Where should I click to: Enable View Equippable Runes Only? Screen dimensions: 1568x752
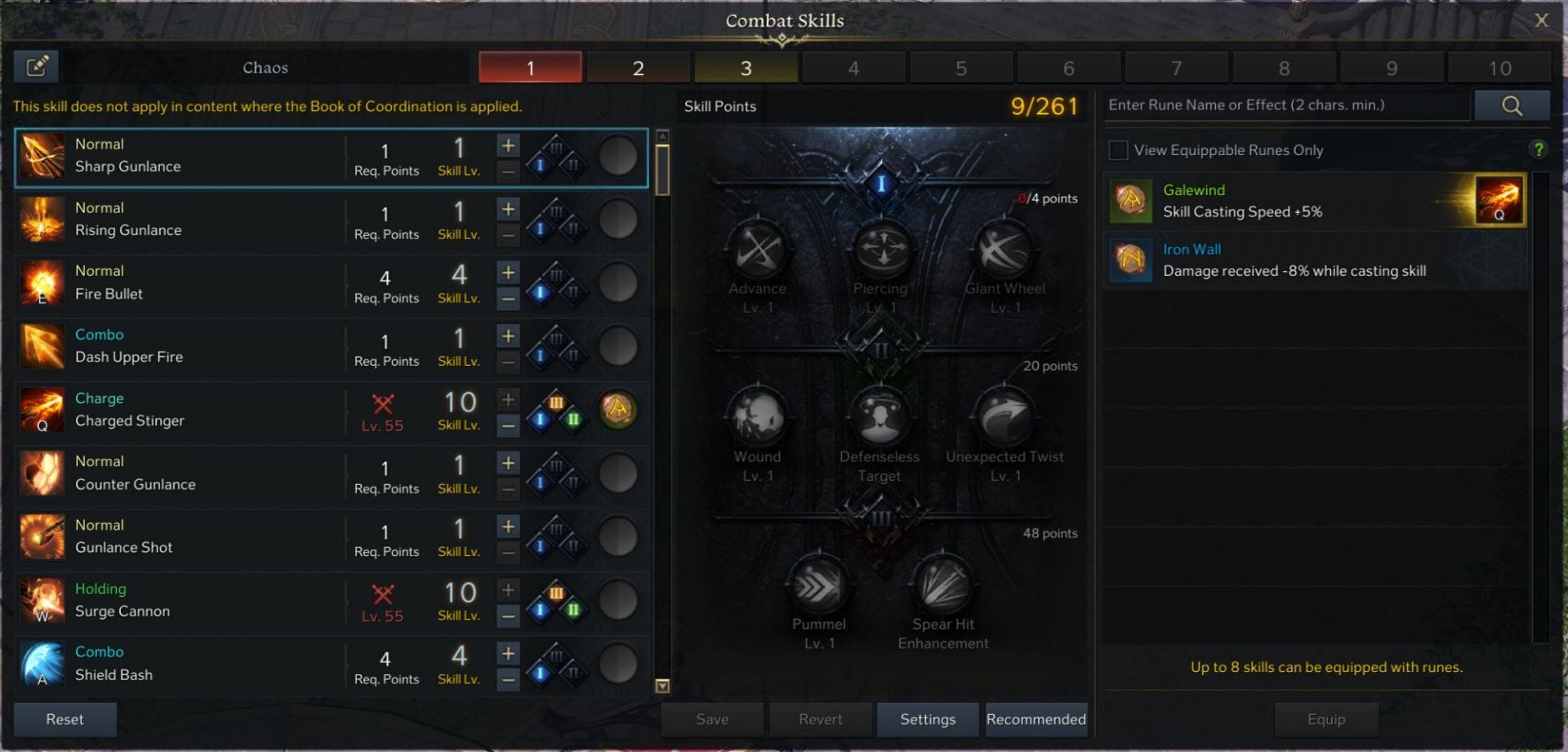1117,150
